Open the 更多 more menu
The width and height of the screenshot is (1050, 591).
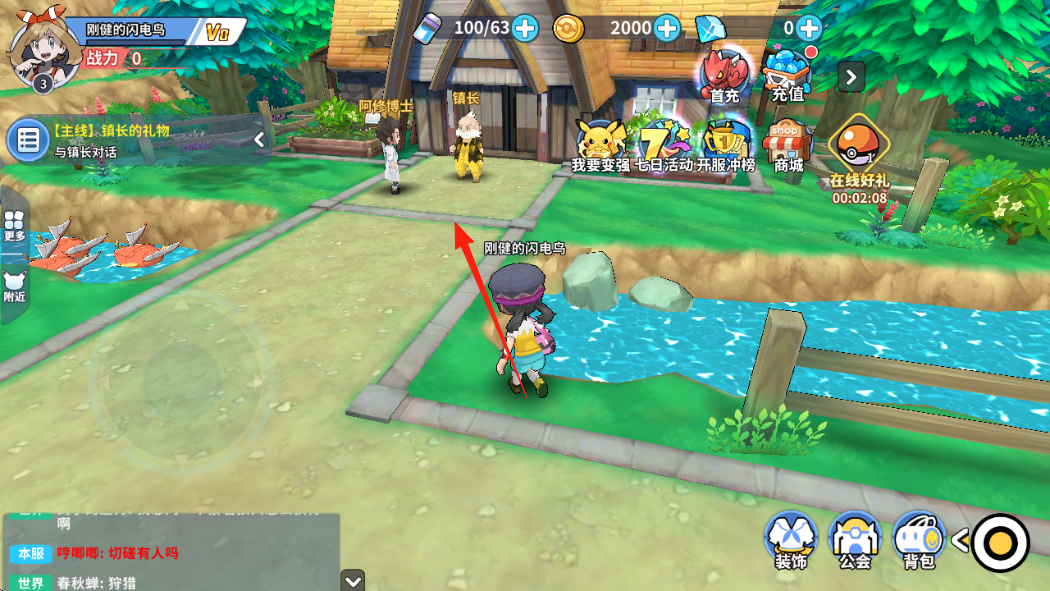pyautogui.click(x=14, y=225)
